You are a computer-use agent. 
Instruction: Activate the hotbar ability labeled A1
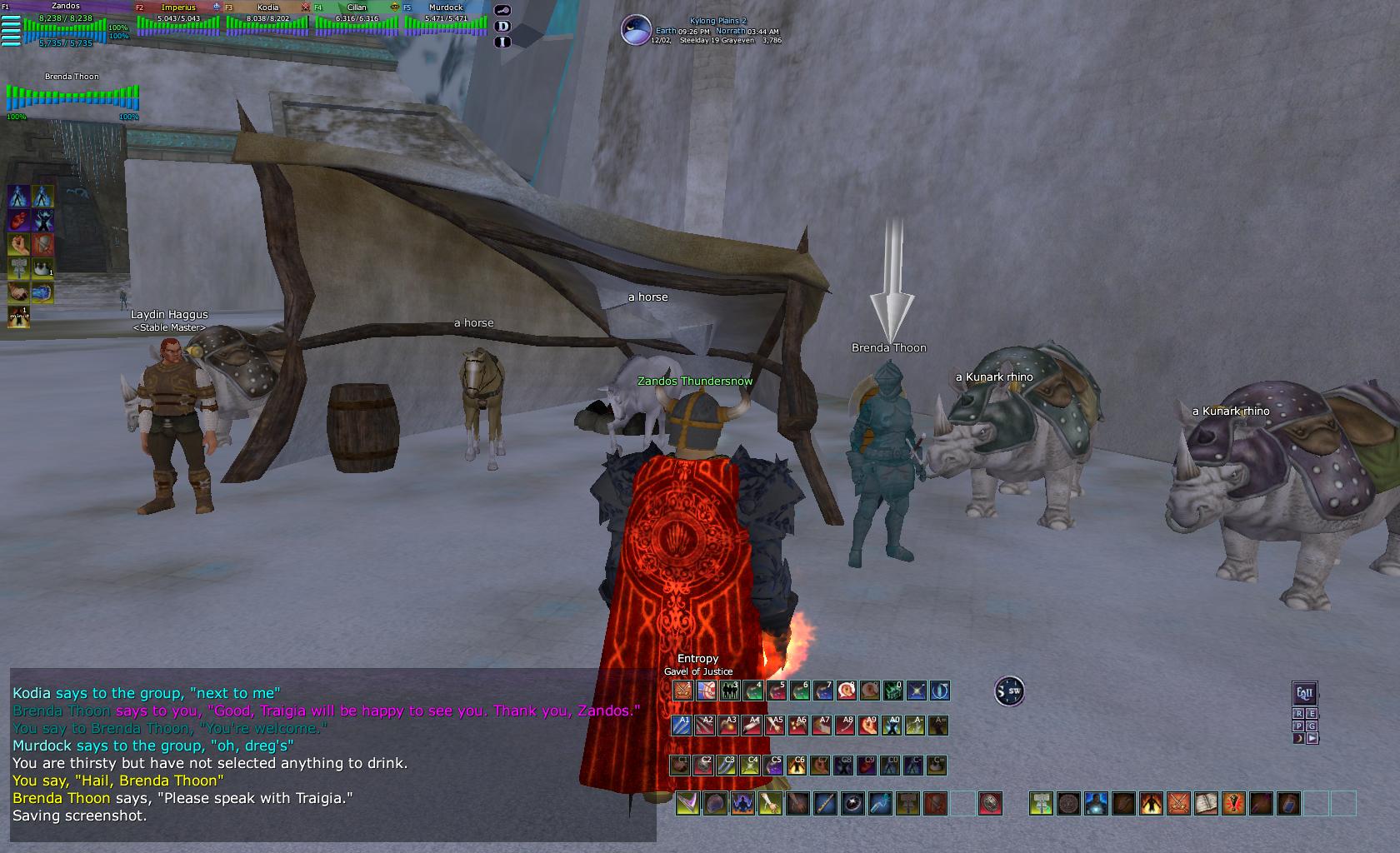(682, 726)
